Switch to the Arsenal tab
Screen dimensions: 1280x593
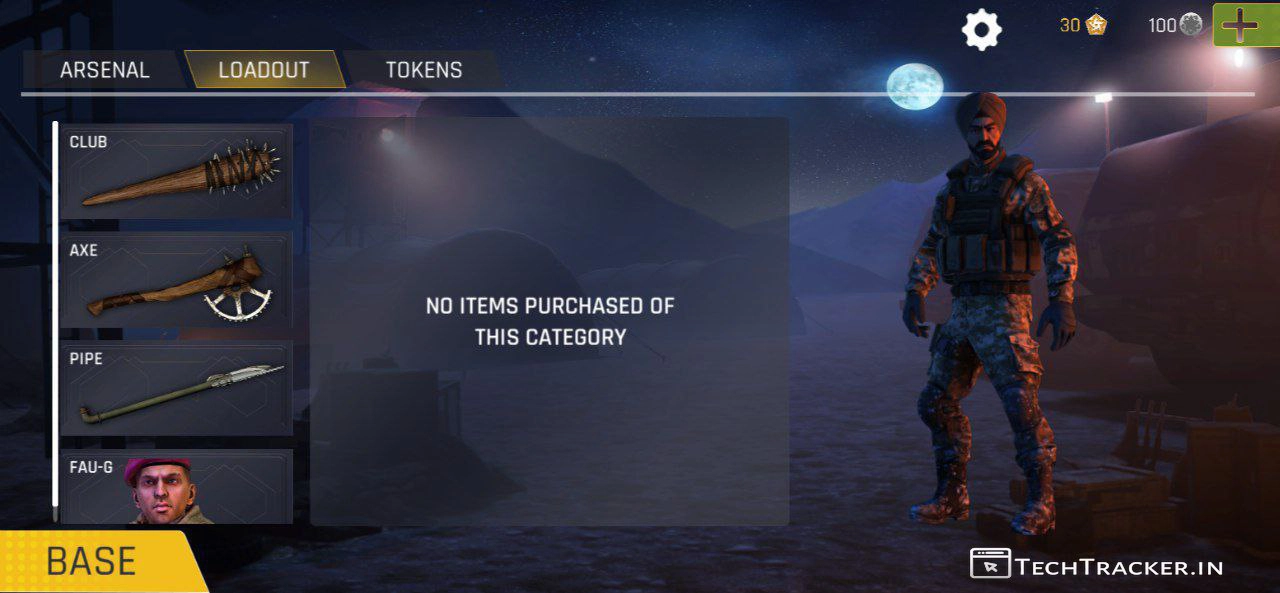coord(104,70)
